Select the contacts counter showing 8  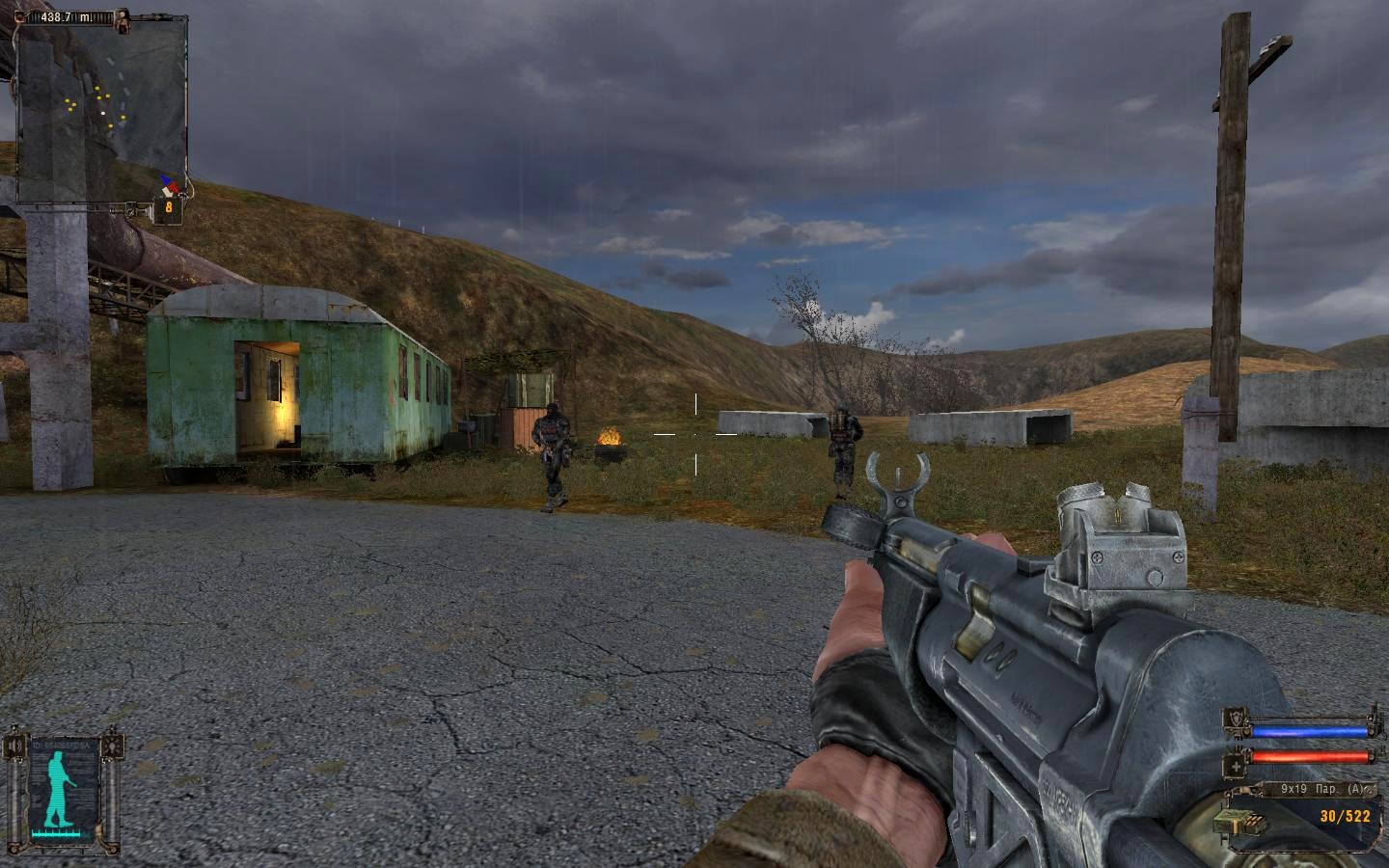pyautogui.click(x=169, y=206)
